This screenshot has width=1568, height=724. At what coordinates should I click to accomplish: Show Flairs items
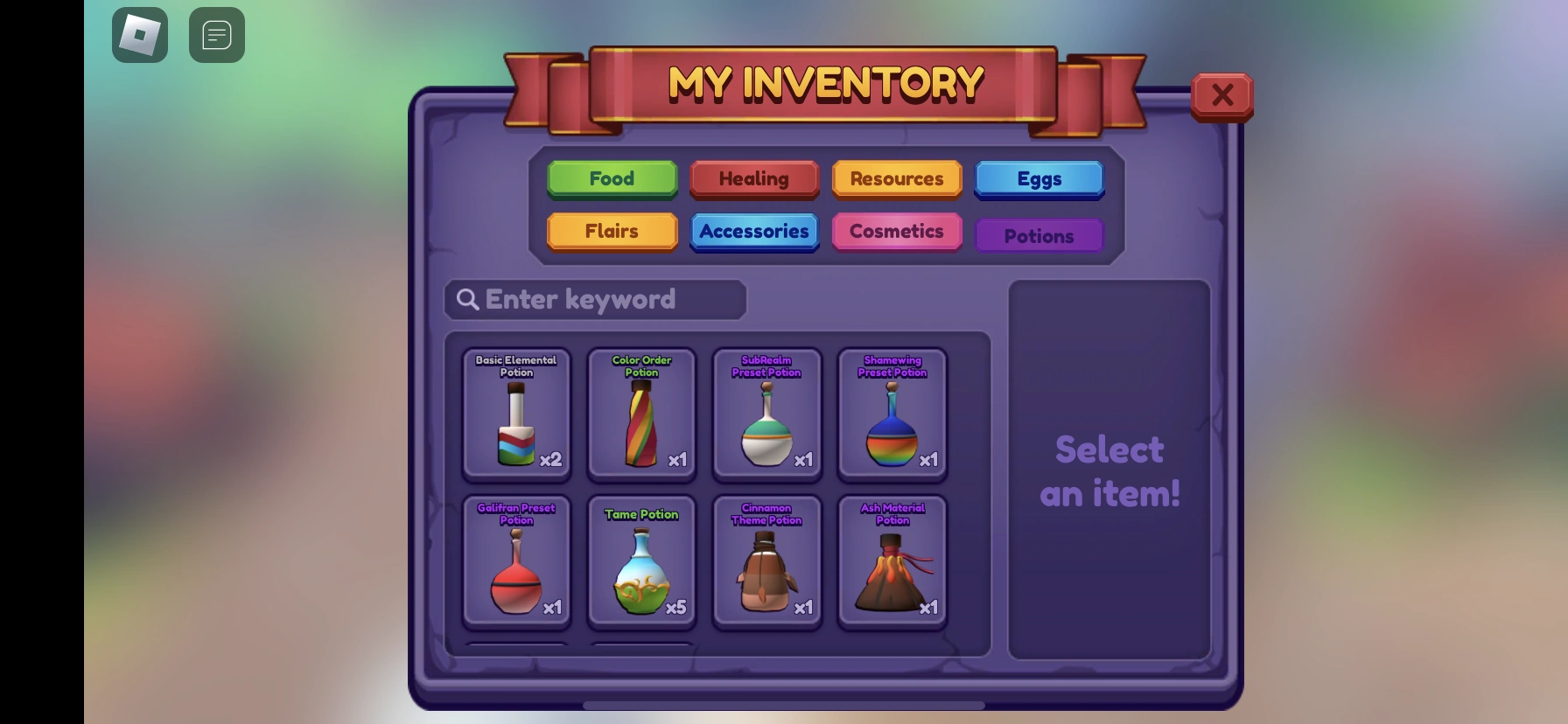[x=611, y=231]
